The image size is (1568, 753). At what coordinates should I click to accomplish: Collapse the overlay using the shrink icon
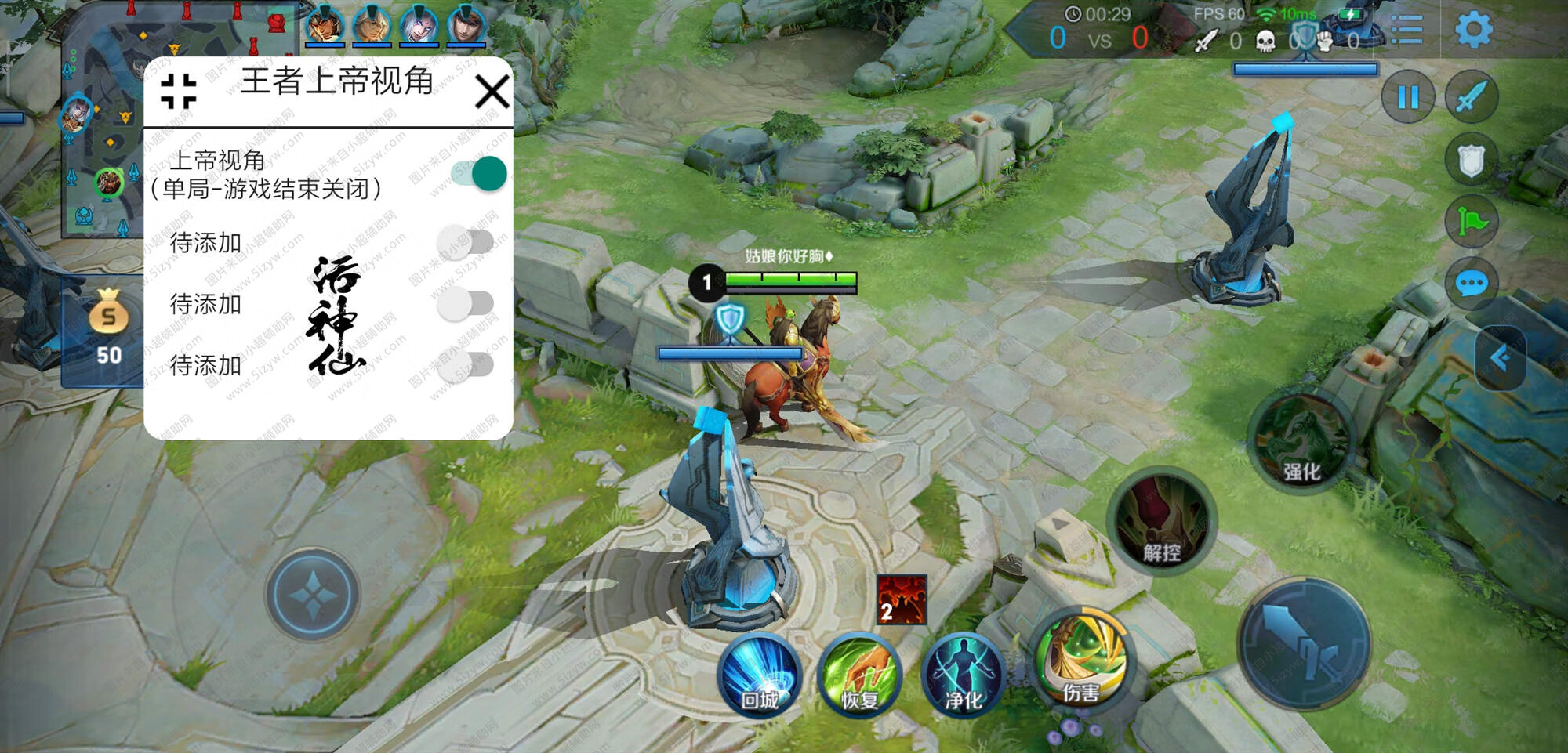(178, 91)
